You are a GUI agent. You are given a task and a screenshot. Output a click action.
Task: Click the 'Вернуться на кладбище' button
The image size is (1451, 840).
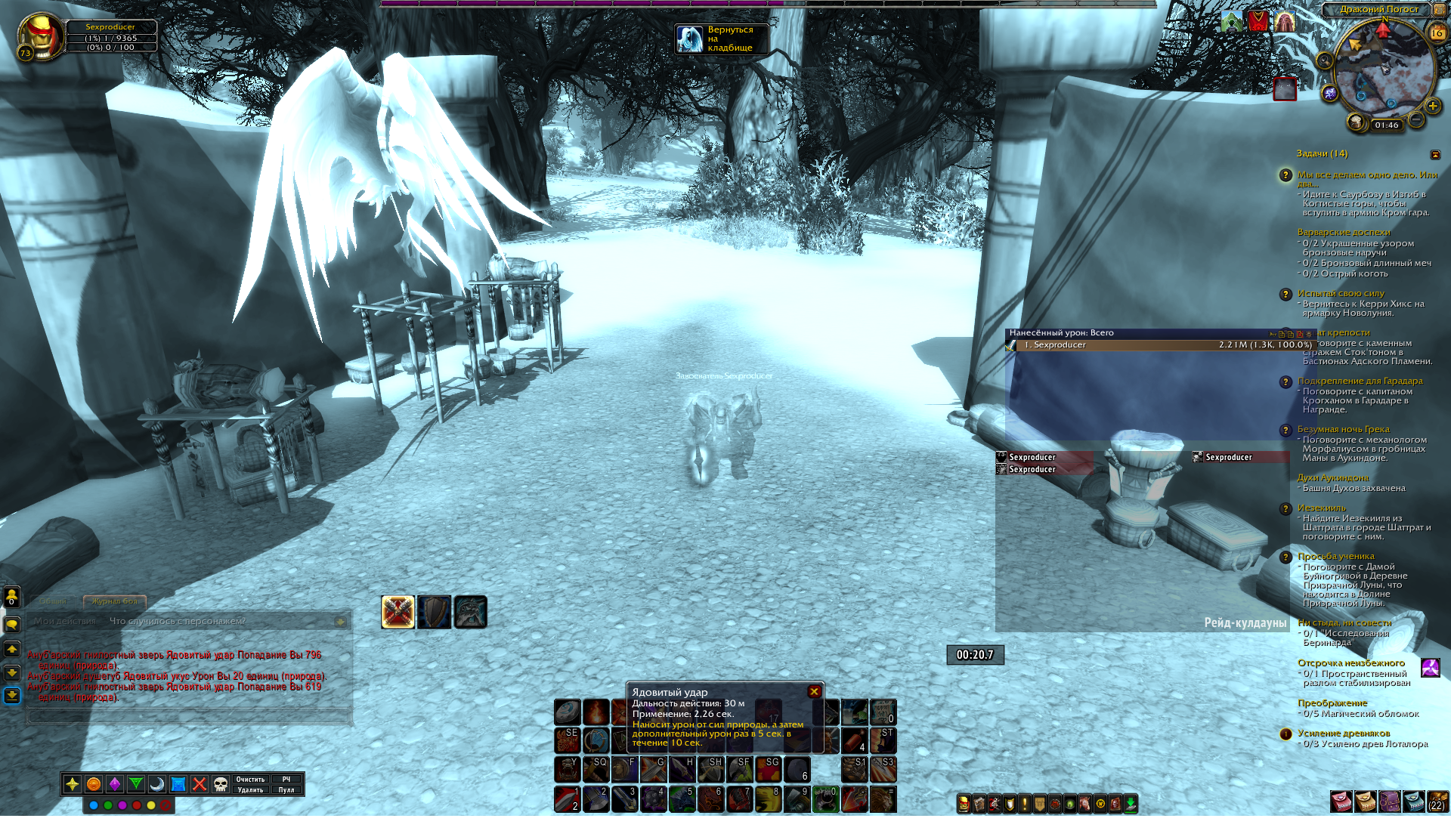[721, 39]
